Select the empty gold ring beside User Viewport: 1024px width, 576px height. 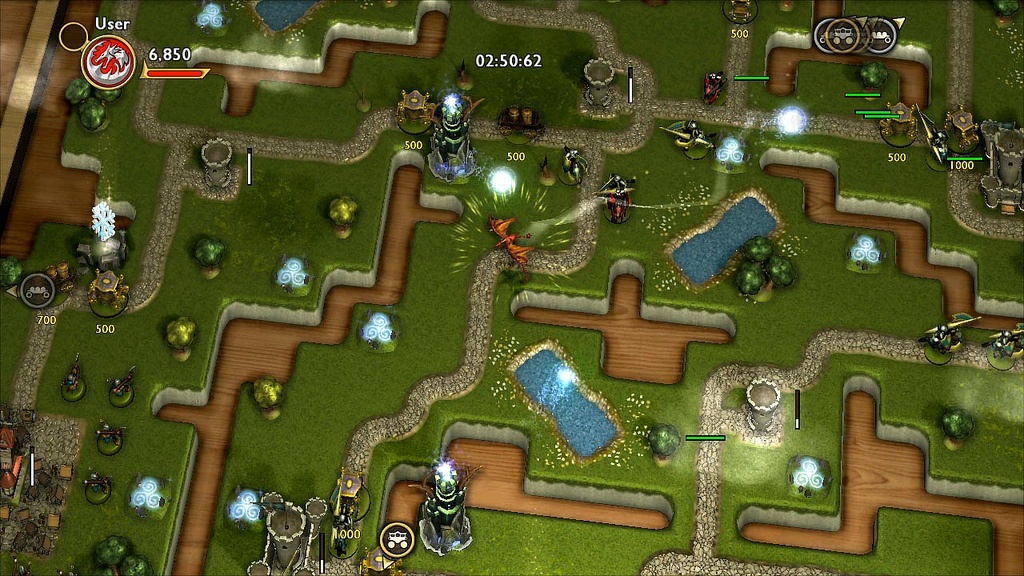click(73, 37)
